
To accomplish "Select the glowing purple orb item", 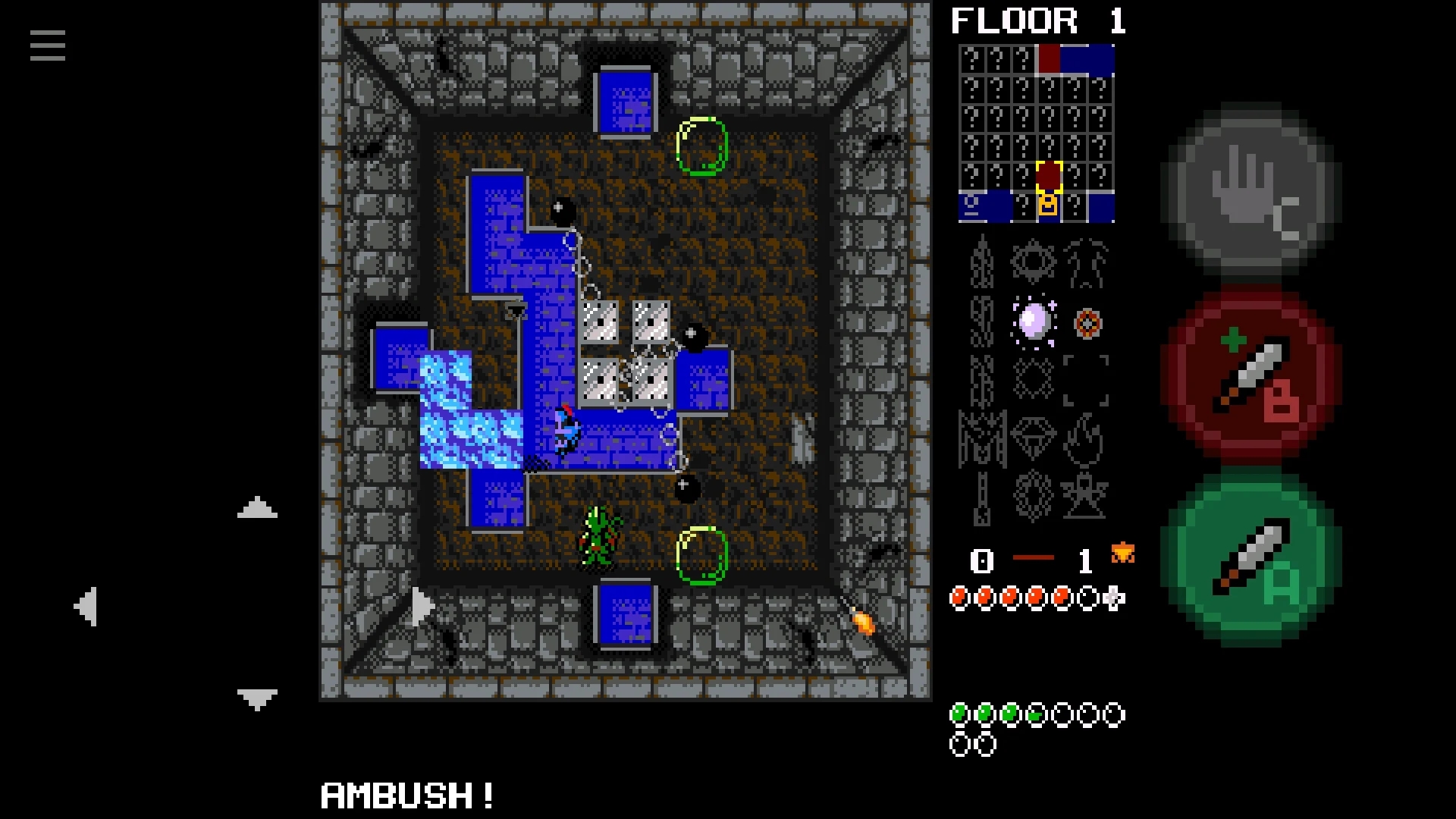I will point(1034,322).
